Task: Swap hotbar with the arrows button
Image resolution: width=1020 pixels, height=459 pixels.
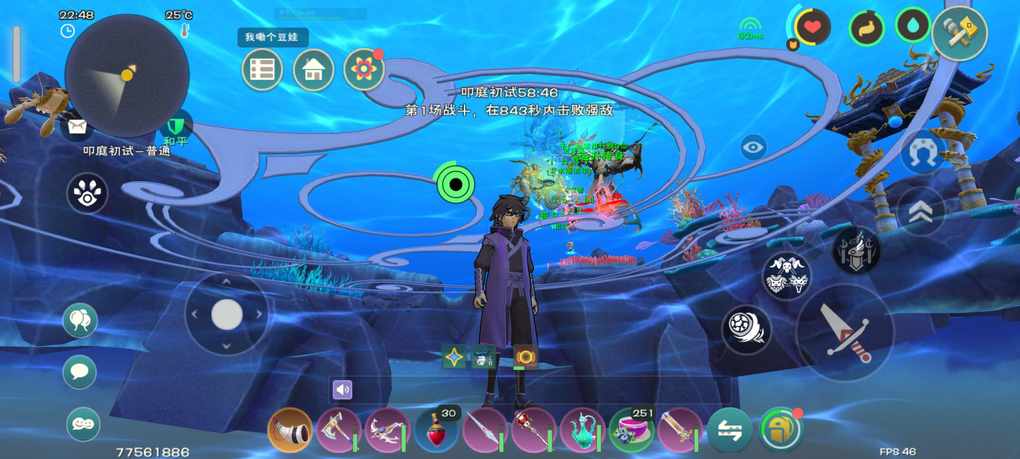Action: pyautogui.click(x=730, y=431)
